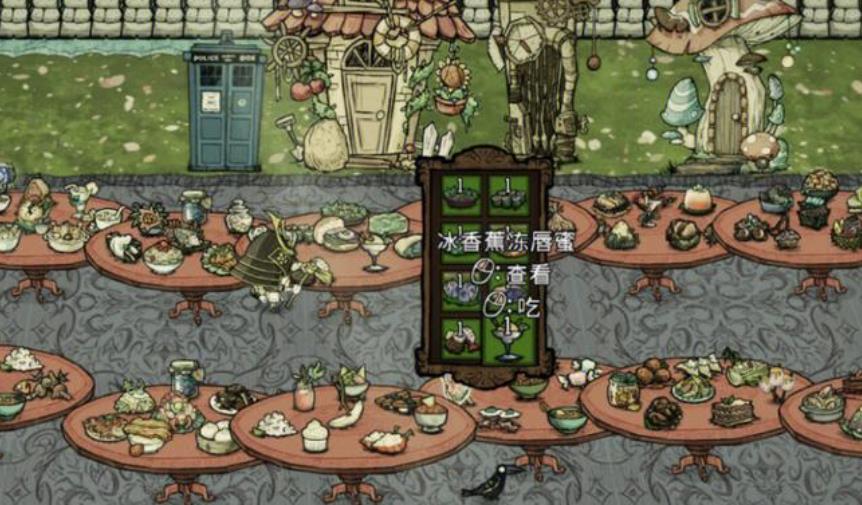
Task: Pick the blue-purple flower dish slot
Action: (x=461, y=291)
